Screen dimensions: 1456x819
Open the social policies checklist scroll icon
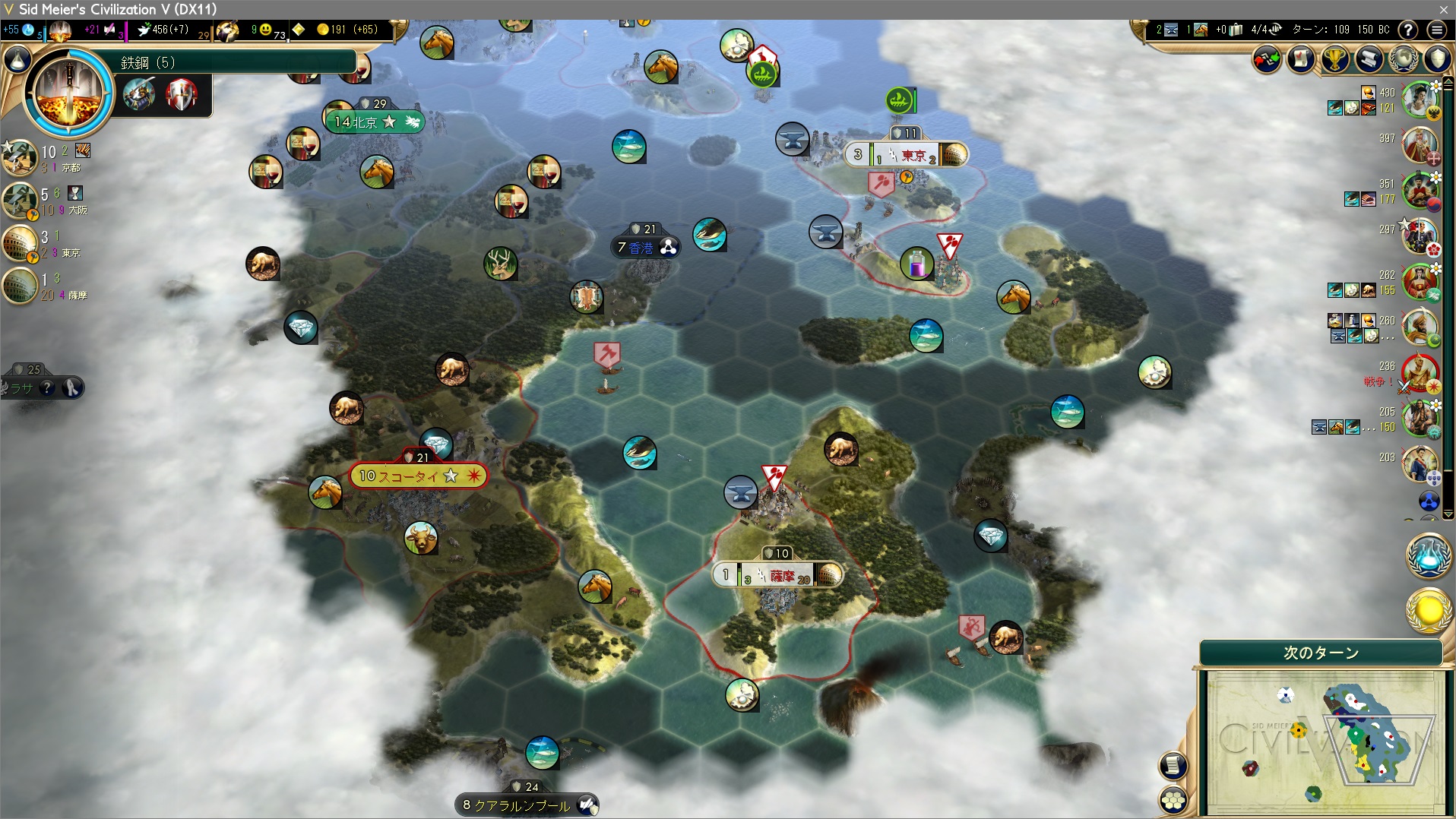[x=1300, y=59]
